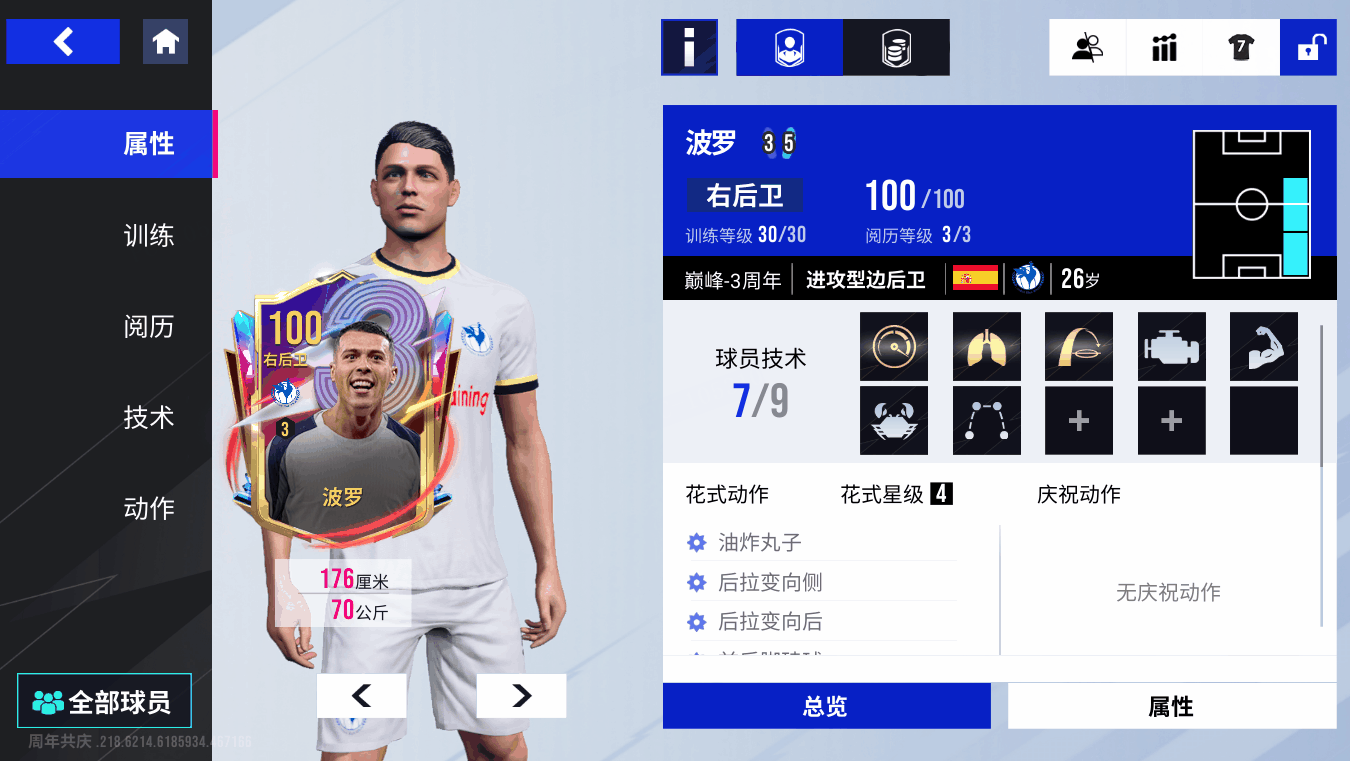Viewport: 1350px width, 761px height.
Task: Open the 训练 training section
Action: click(x=148, y=236)
